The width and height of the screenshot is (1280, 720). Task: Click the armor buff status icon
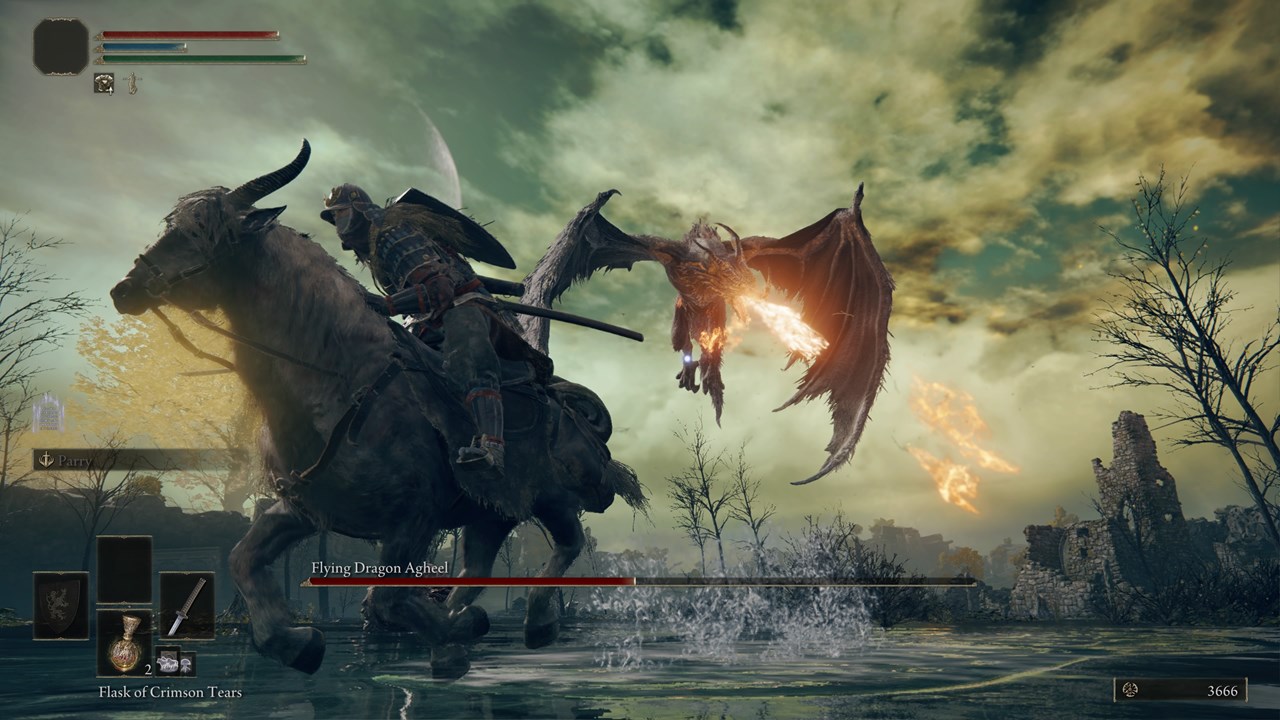pos(104,84)
